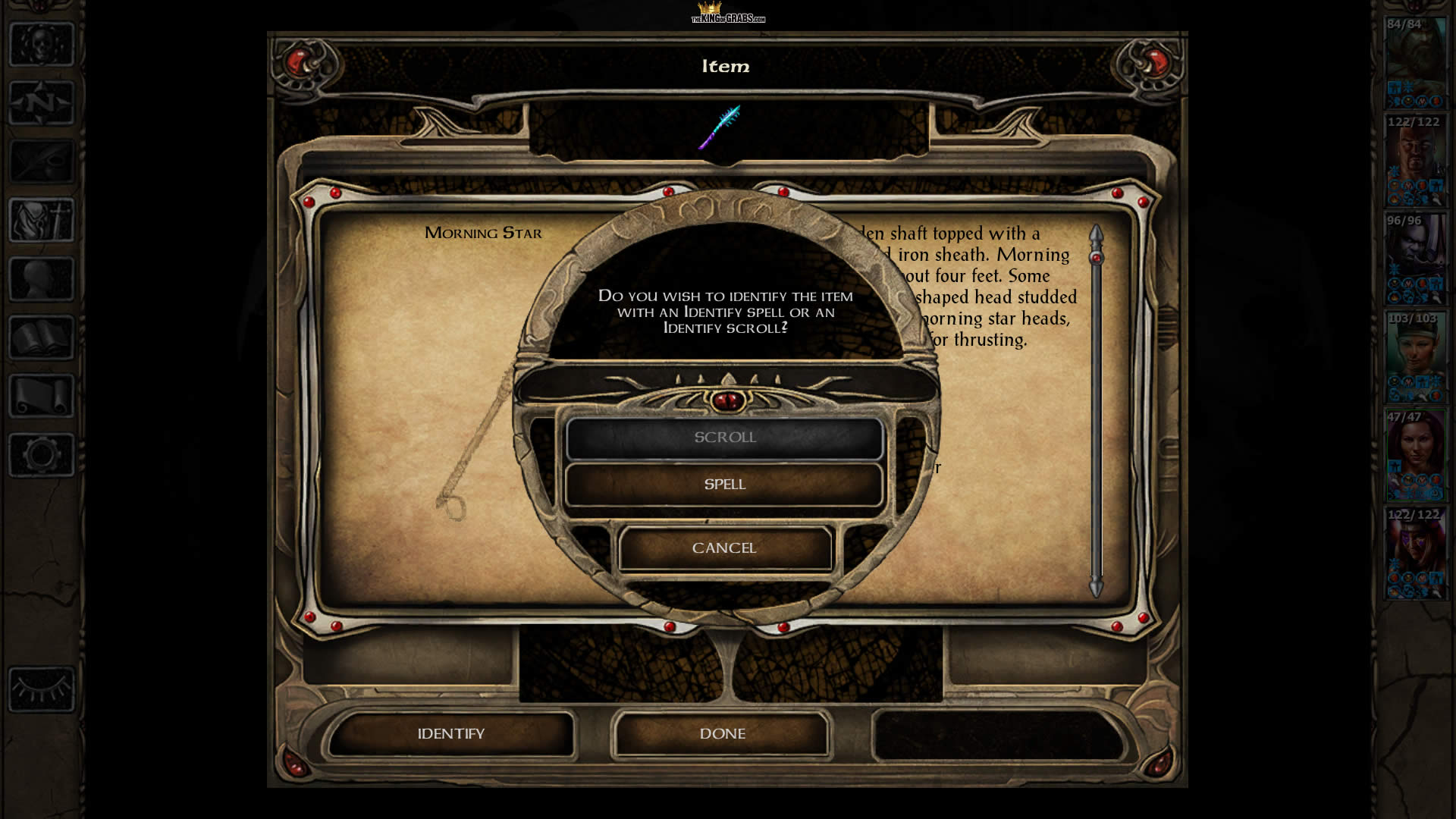Open the priest scroll icon
The height and width of the screenshot is (819, 1456).
(42, 396)
